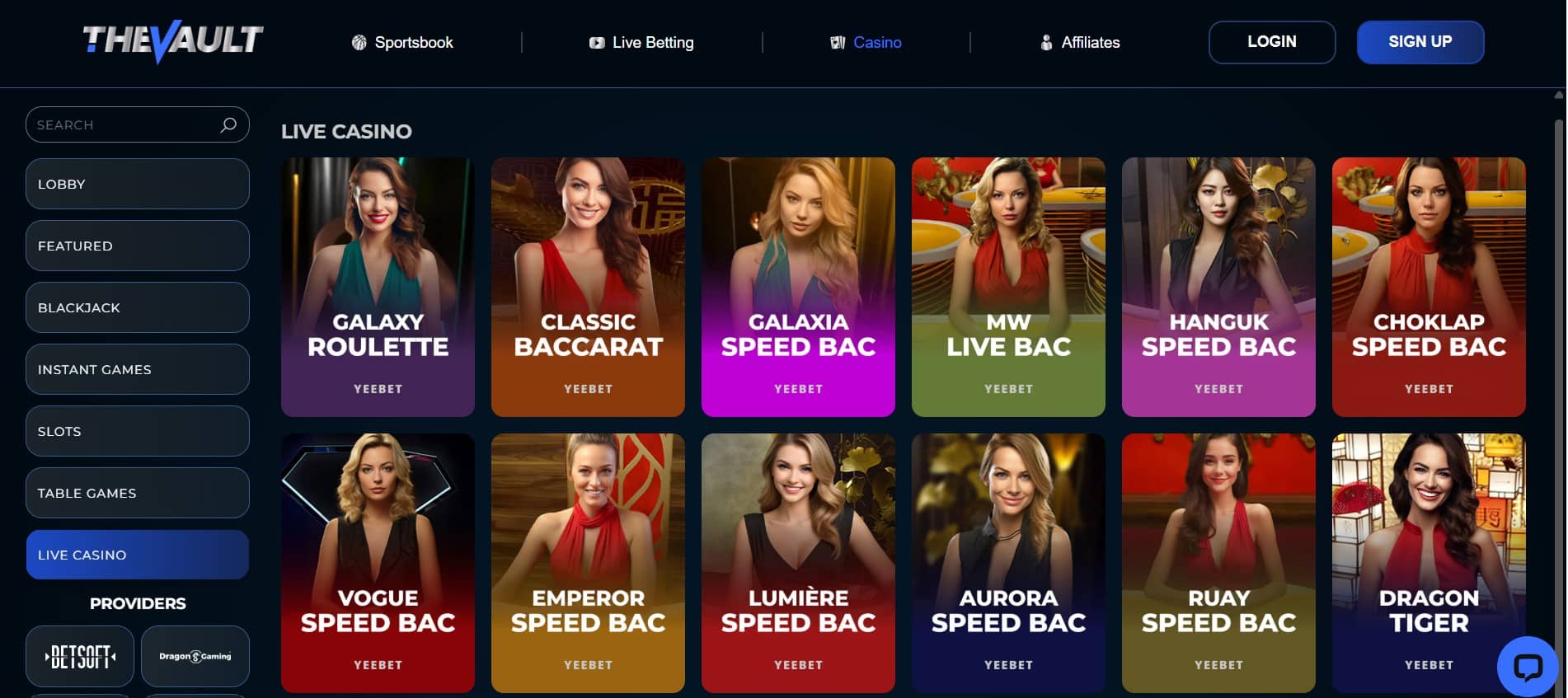Filter games by Betsoft provider
The height and width of the screenshot is (698, 1568).
(80, 656)
